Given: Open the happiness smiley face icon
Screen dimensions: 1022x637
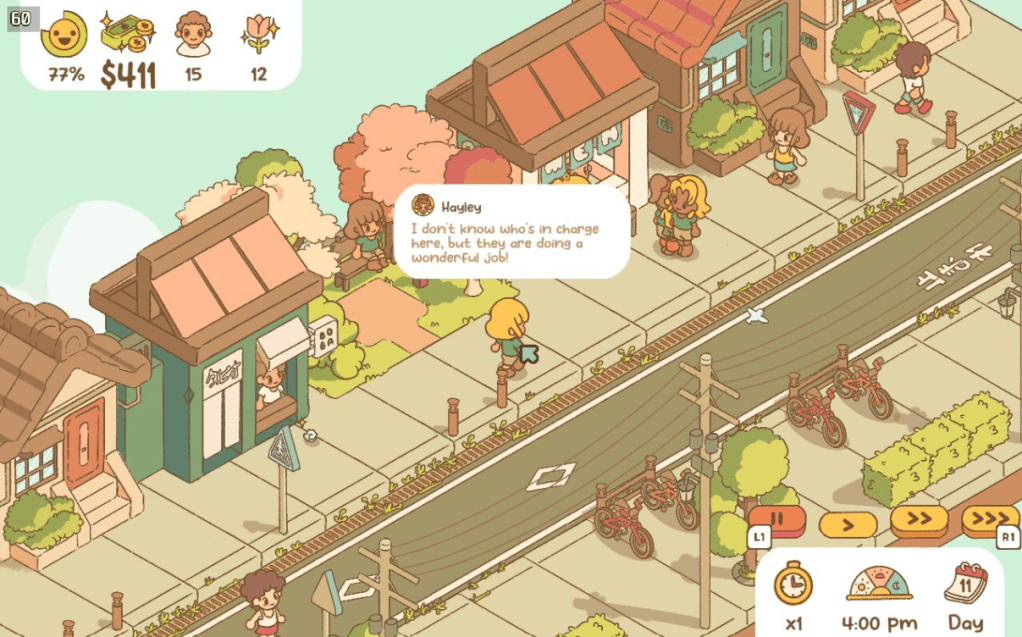Looking at the screenshot, I should pos(64,35).
